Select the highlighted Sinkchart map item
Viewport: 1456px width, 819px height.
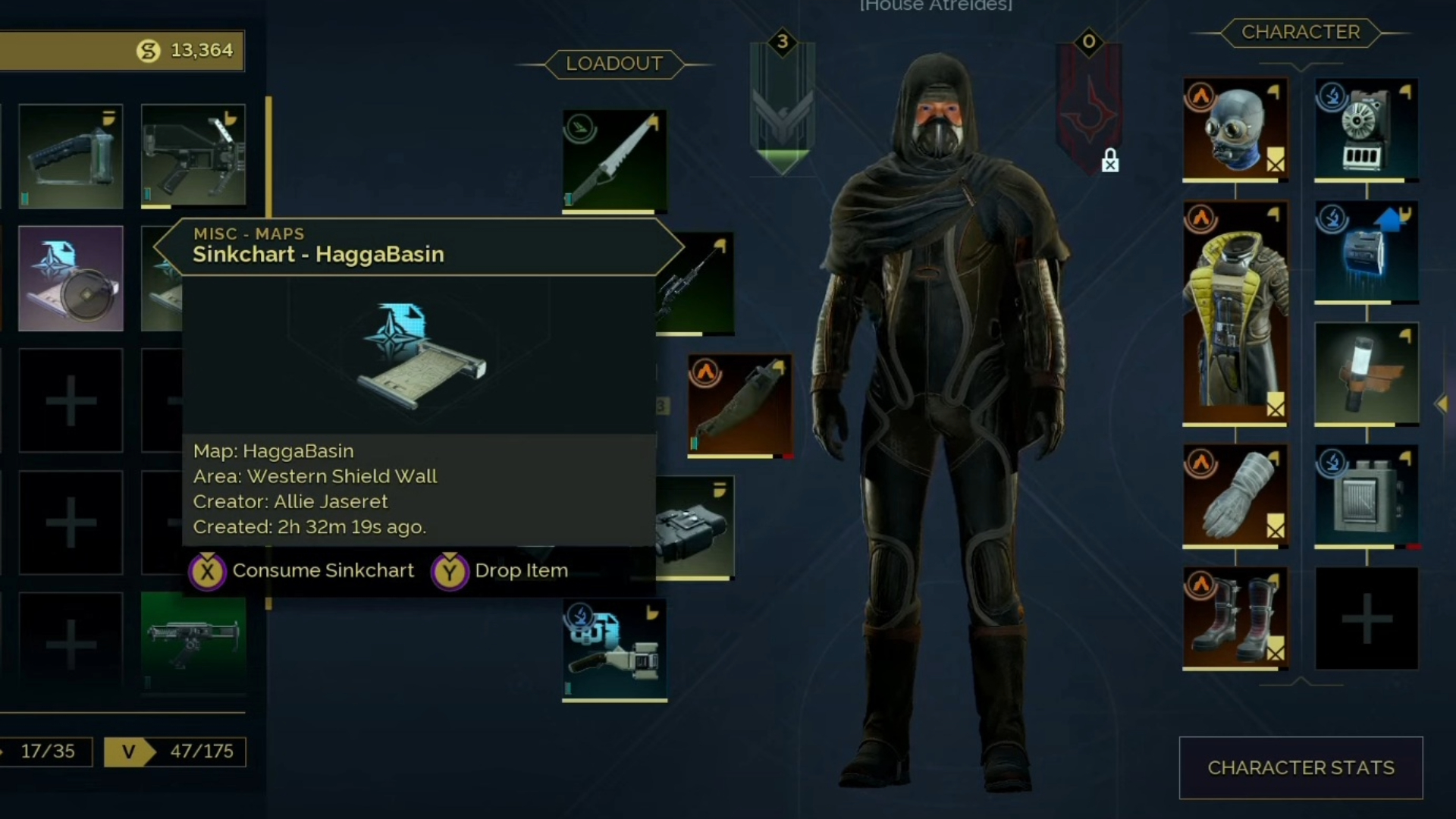[71, 278]
